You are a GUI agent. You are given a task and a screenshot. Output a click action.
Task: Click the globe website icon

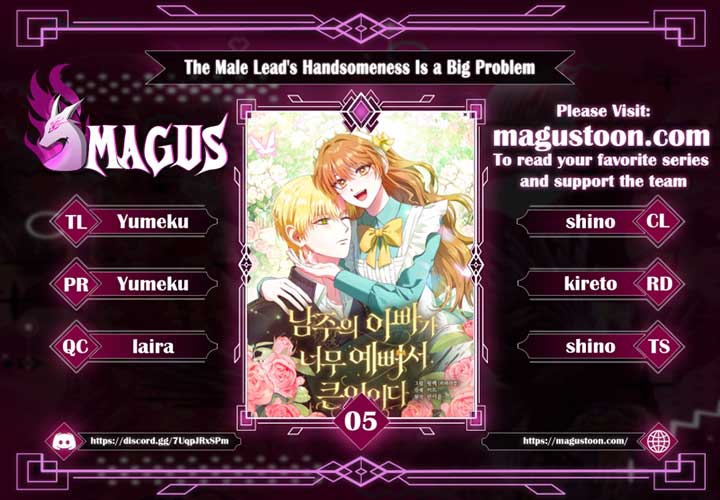click(x=658, y=440)
